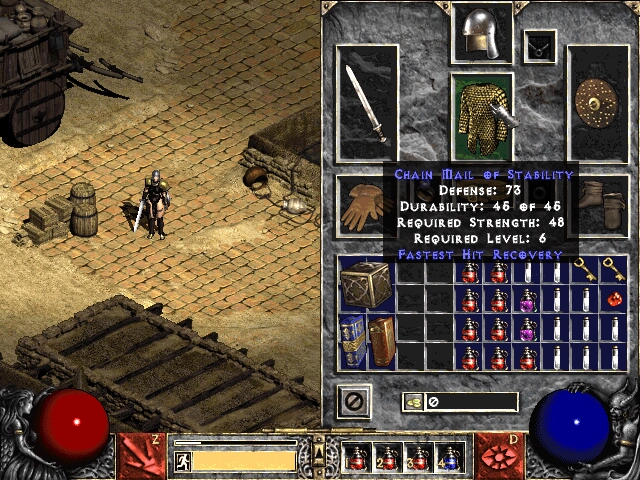Viewport: 640px width, 480px height.
Task: Pick up the Horadric Cube
Action: (x=366, y=284)
